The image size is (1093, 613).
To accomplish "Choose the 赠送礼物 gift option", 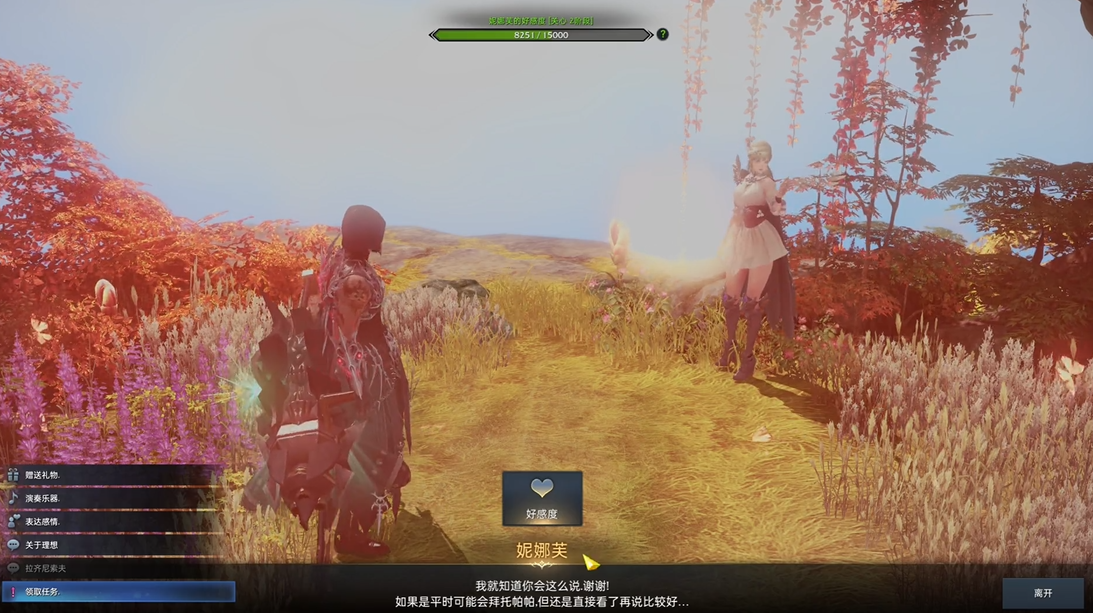I will pos(44,475).
